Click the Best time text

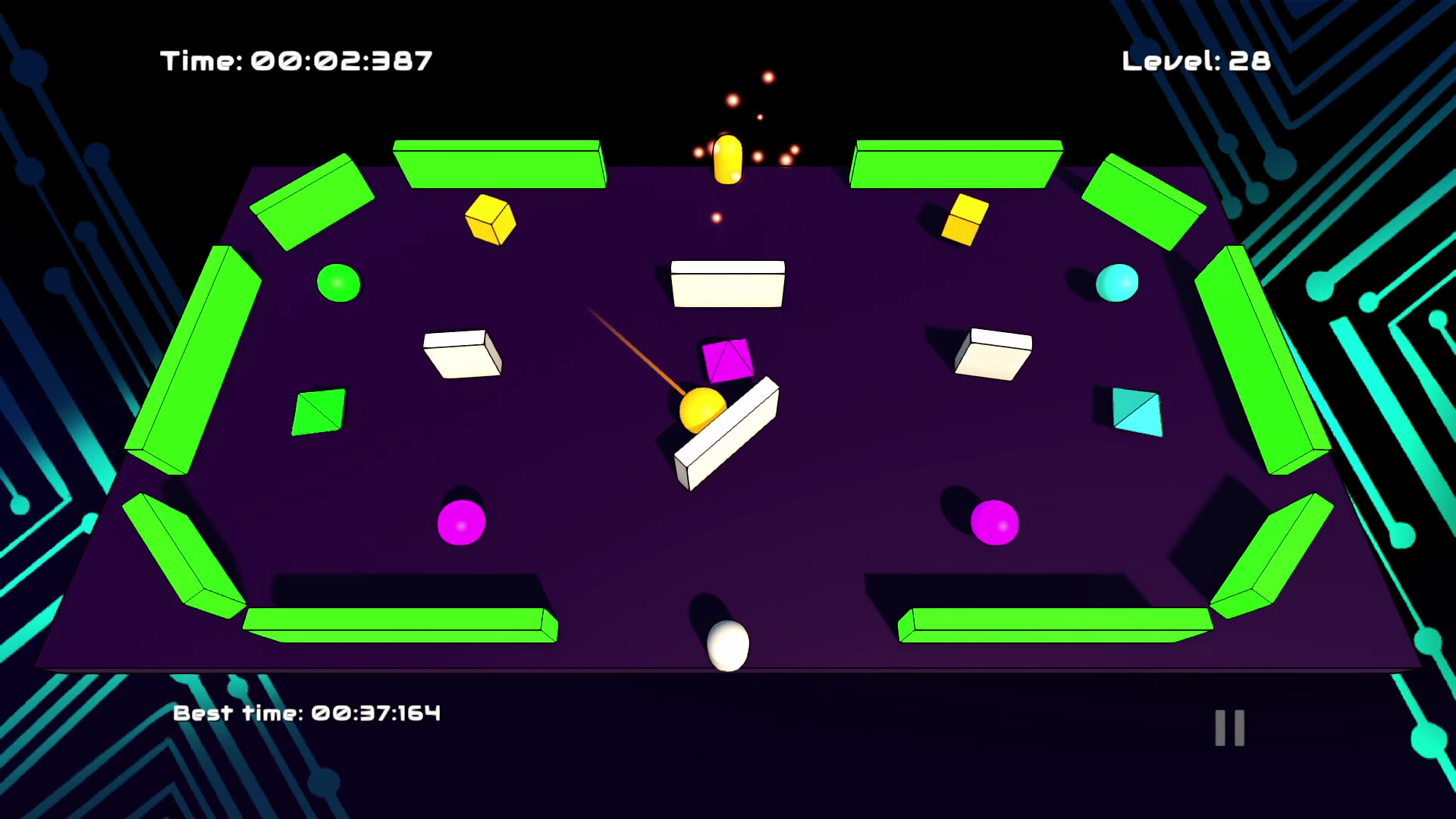[x=307, y=713]
